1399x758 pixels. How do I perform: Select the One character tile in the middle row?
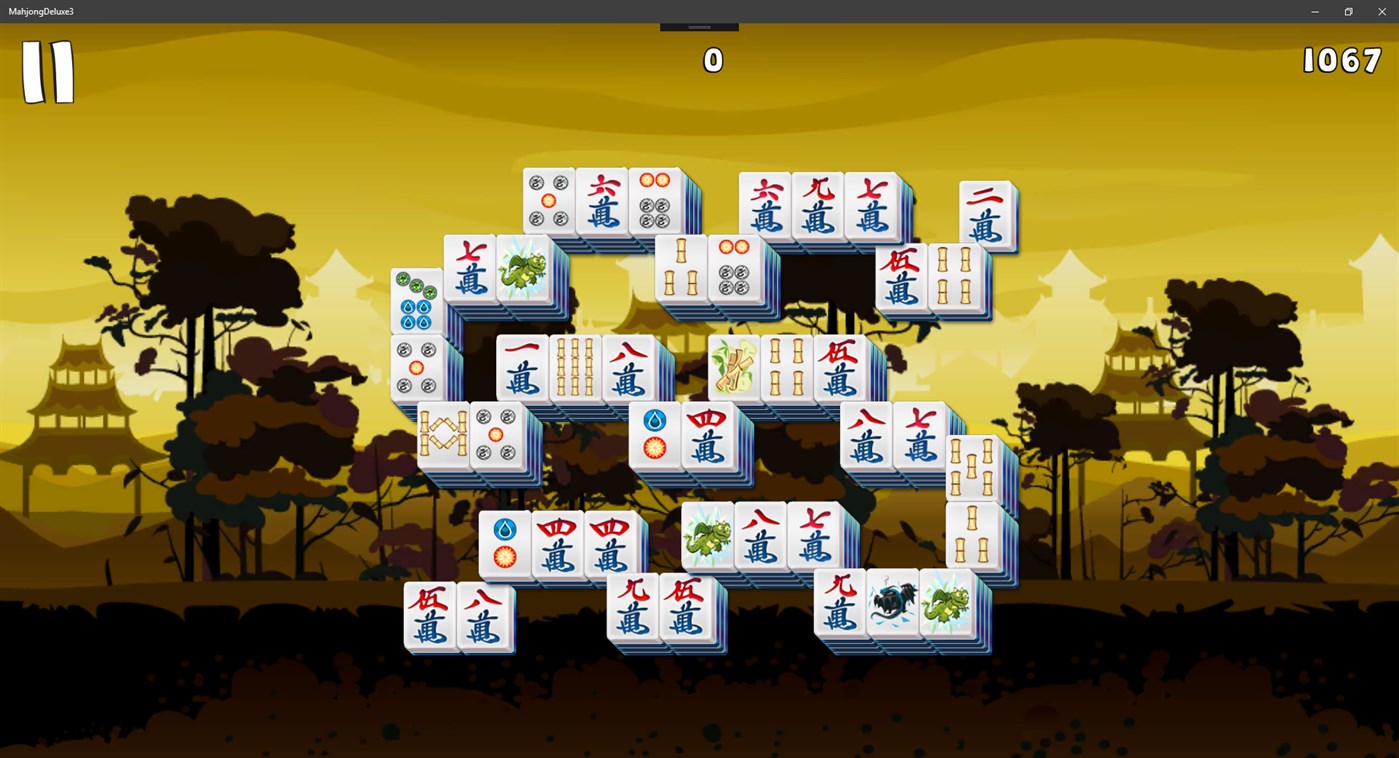tap(521, 368)
